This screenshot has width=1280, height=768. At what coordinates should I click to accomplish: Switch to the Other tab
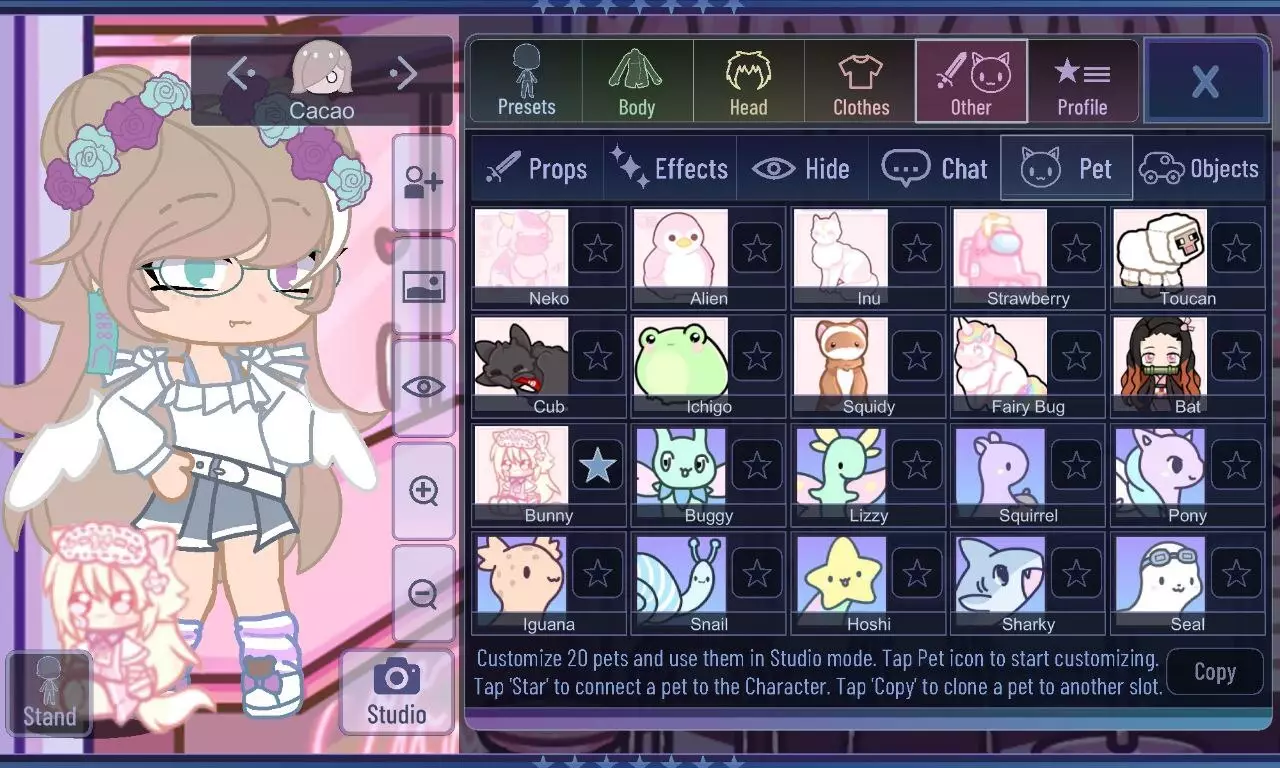pos(971,80)
